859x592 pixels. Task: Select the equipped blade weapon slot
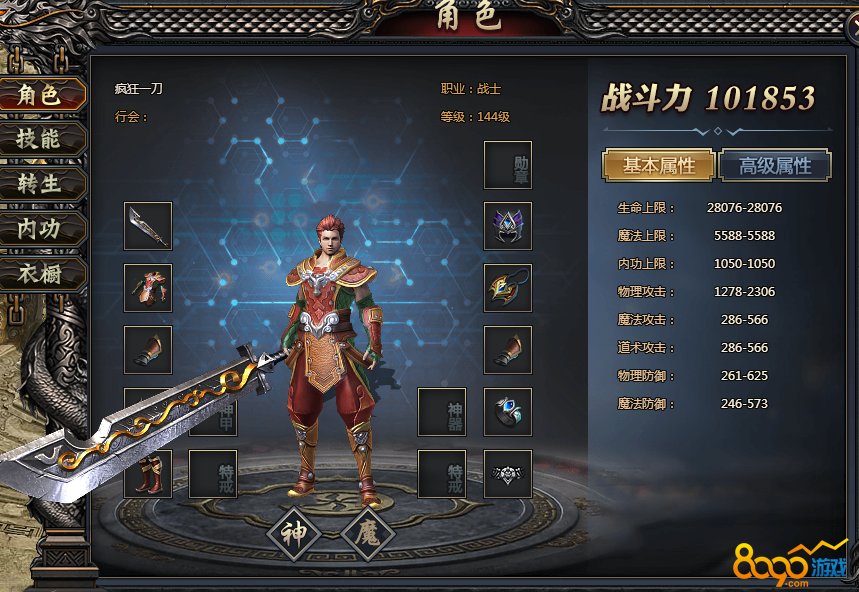(x=148, y=226)
